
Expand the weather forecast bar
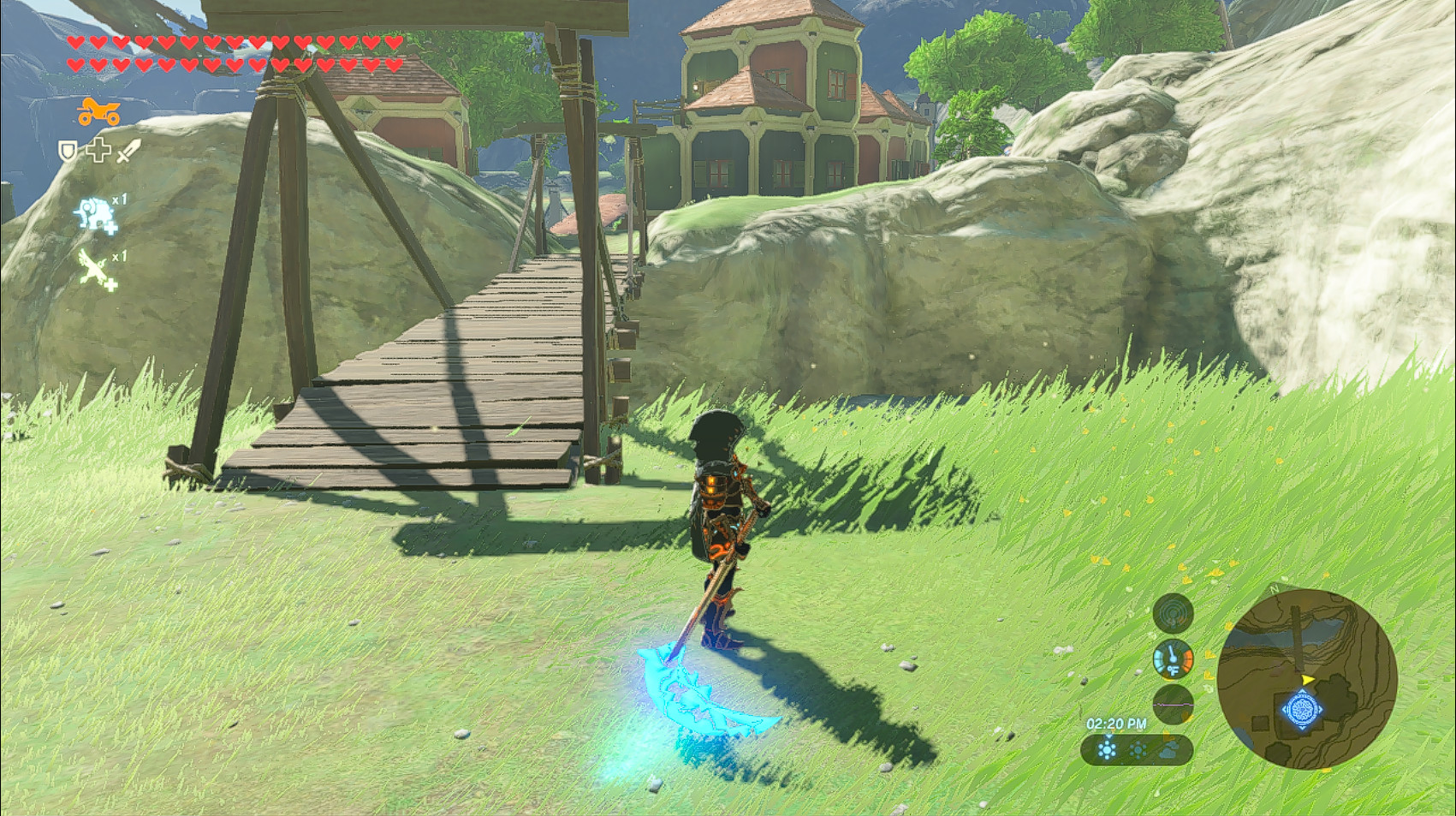[x=1138, y=750]
